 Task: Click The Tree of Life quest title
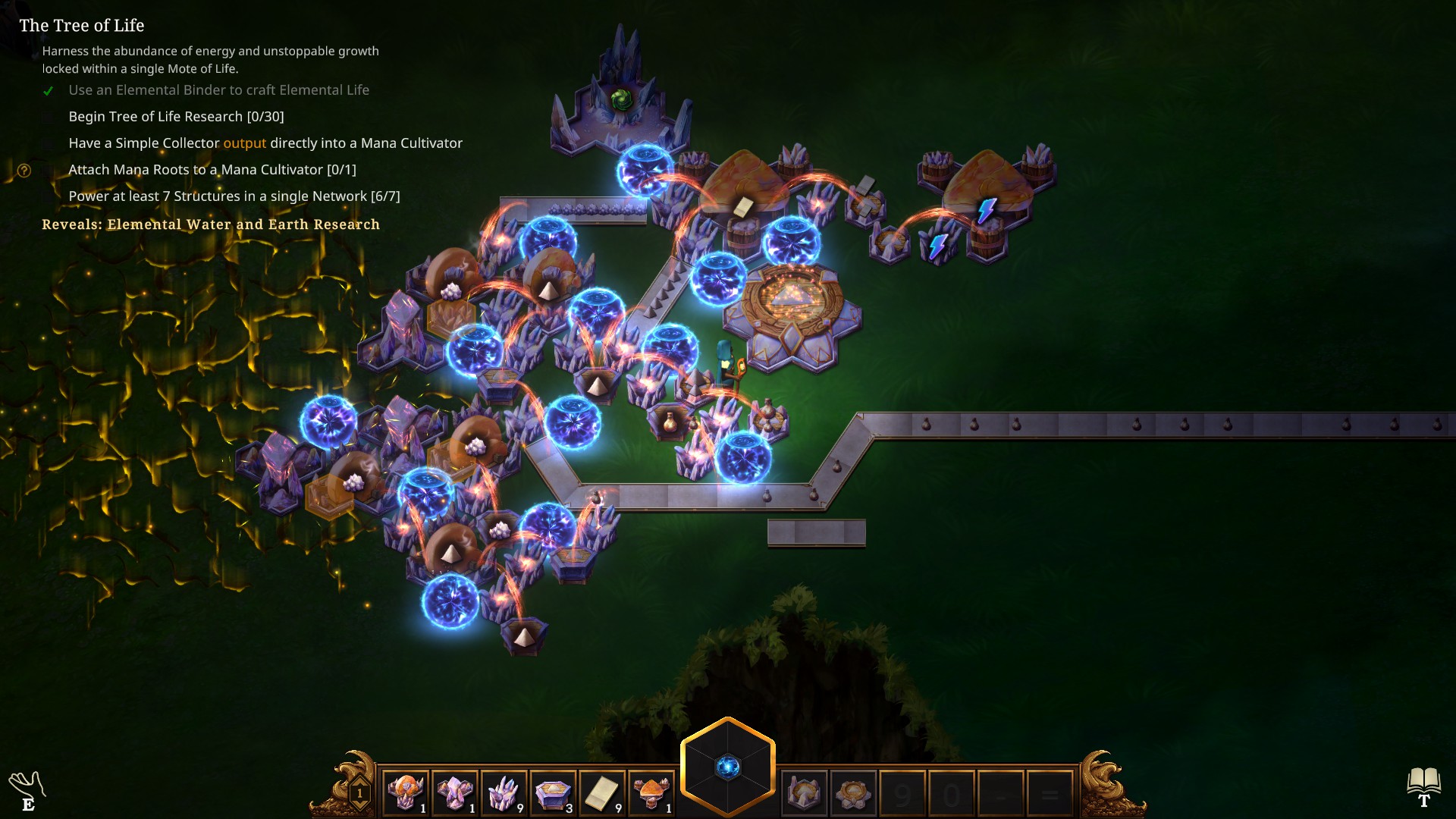click(x=82, y=26)
